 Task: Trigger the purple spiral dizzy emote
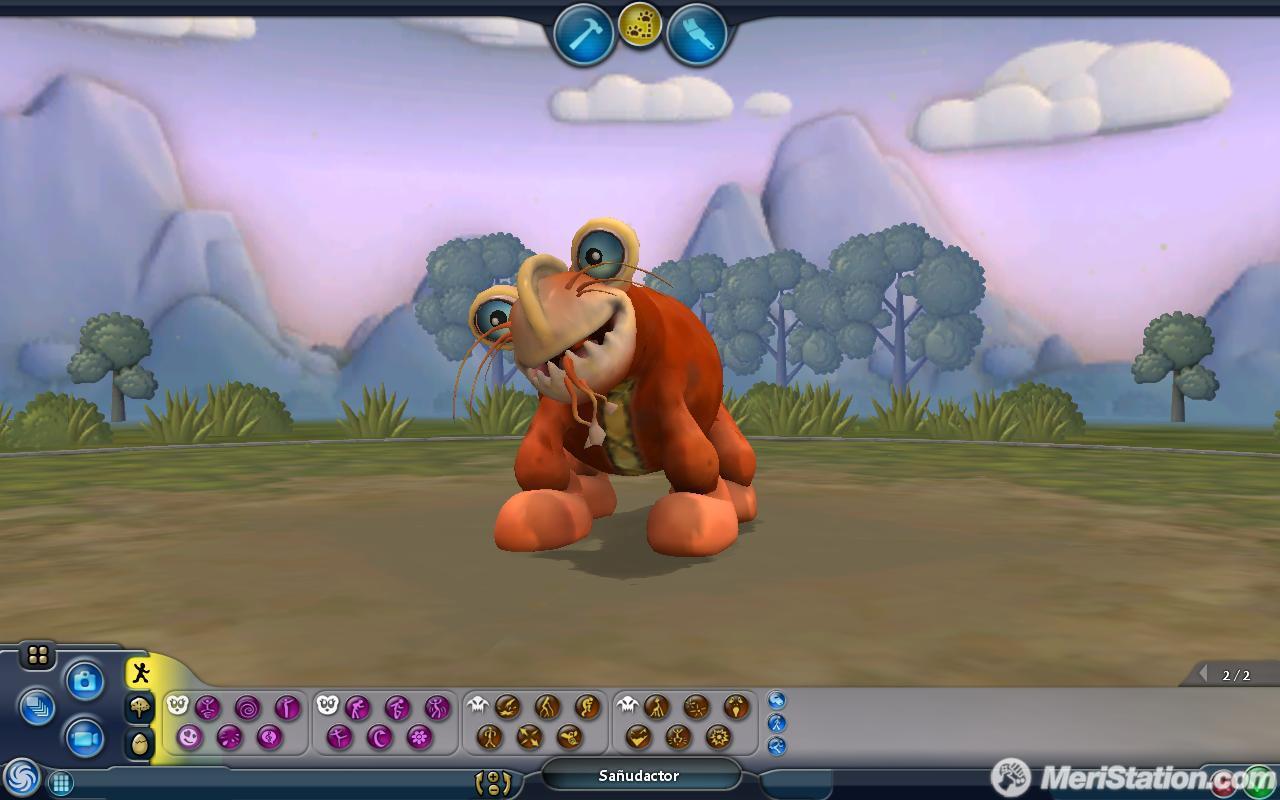point(245,708)
